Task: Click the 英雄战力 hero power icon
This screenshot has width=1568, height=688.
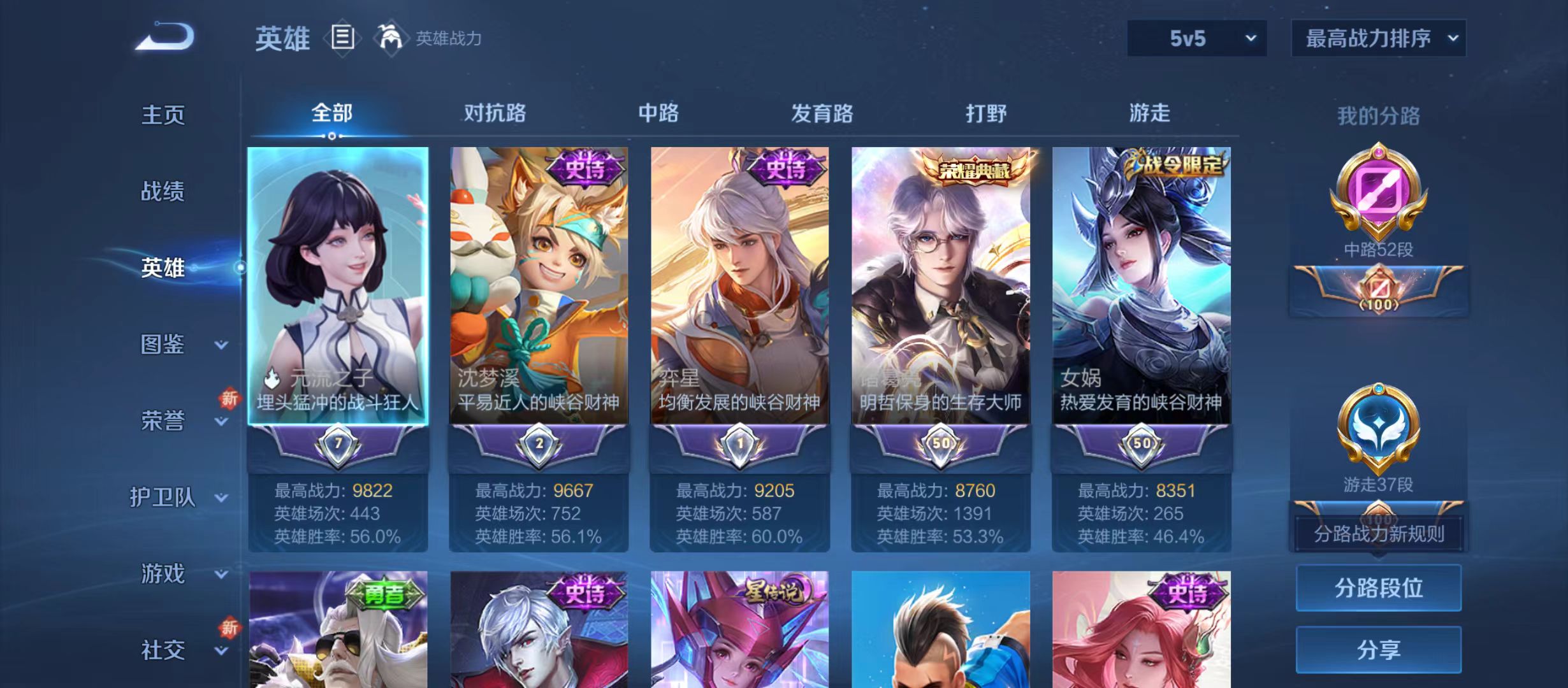Action: [x=392, y=38]
